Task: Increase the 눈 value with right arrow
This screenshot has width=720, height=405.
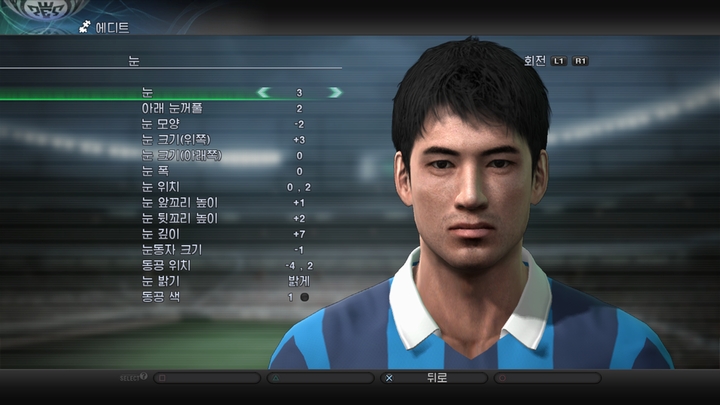Action: pos(335,92)
